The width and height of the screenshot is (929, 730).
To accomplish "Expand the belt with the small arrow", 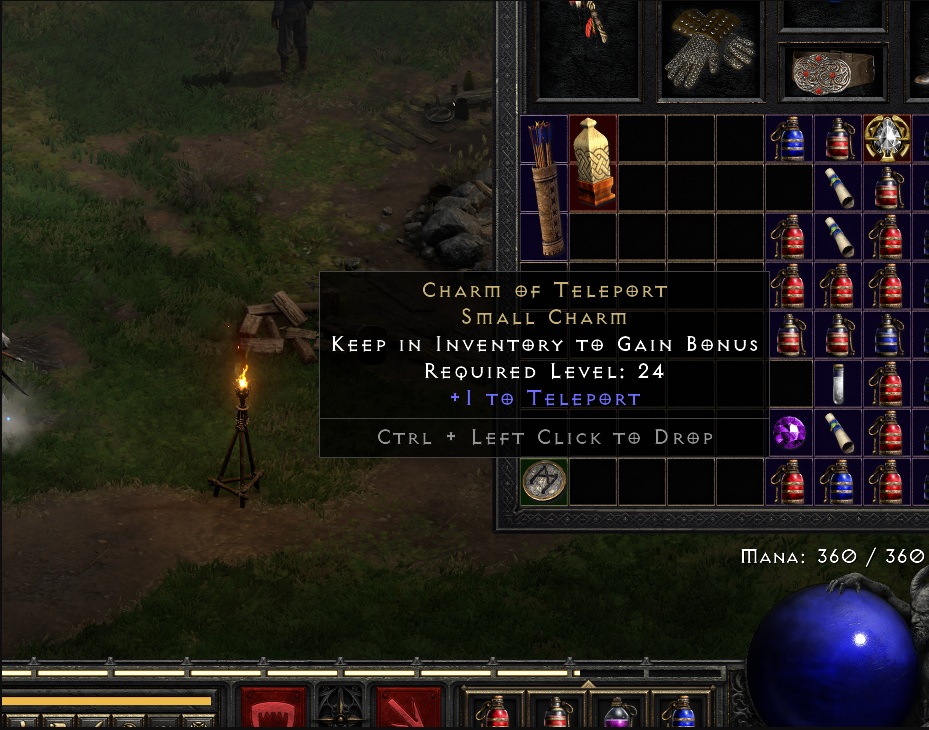I will [588, 685].
